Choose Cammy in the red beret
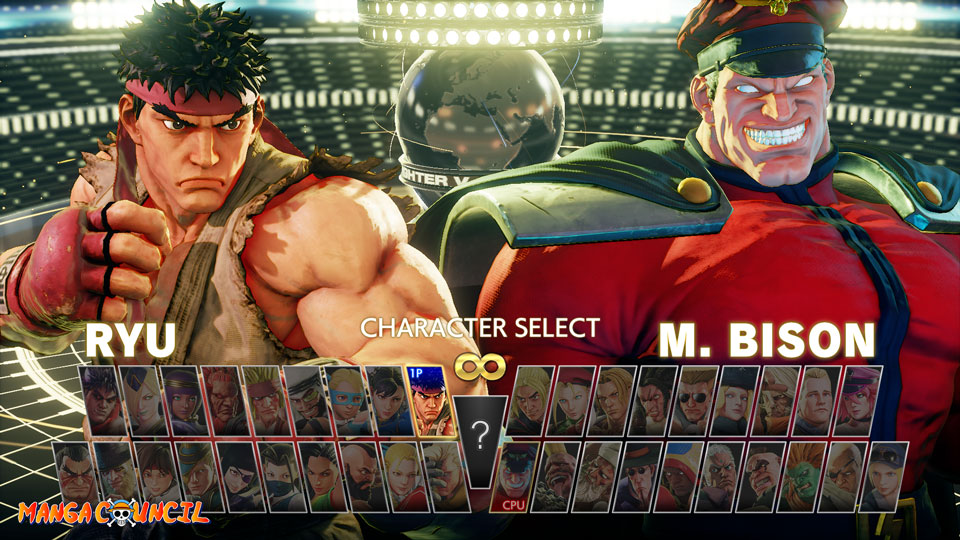This screenshot has height=540, width=960. coord(572,400)
